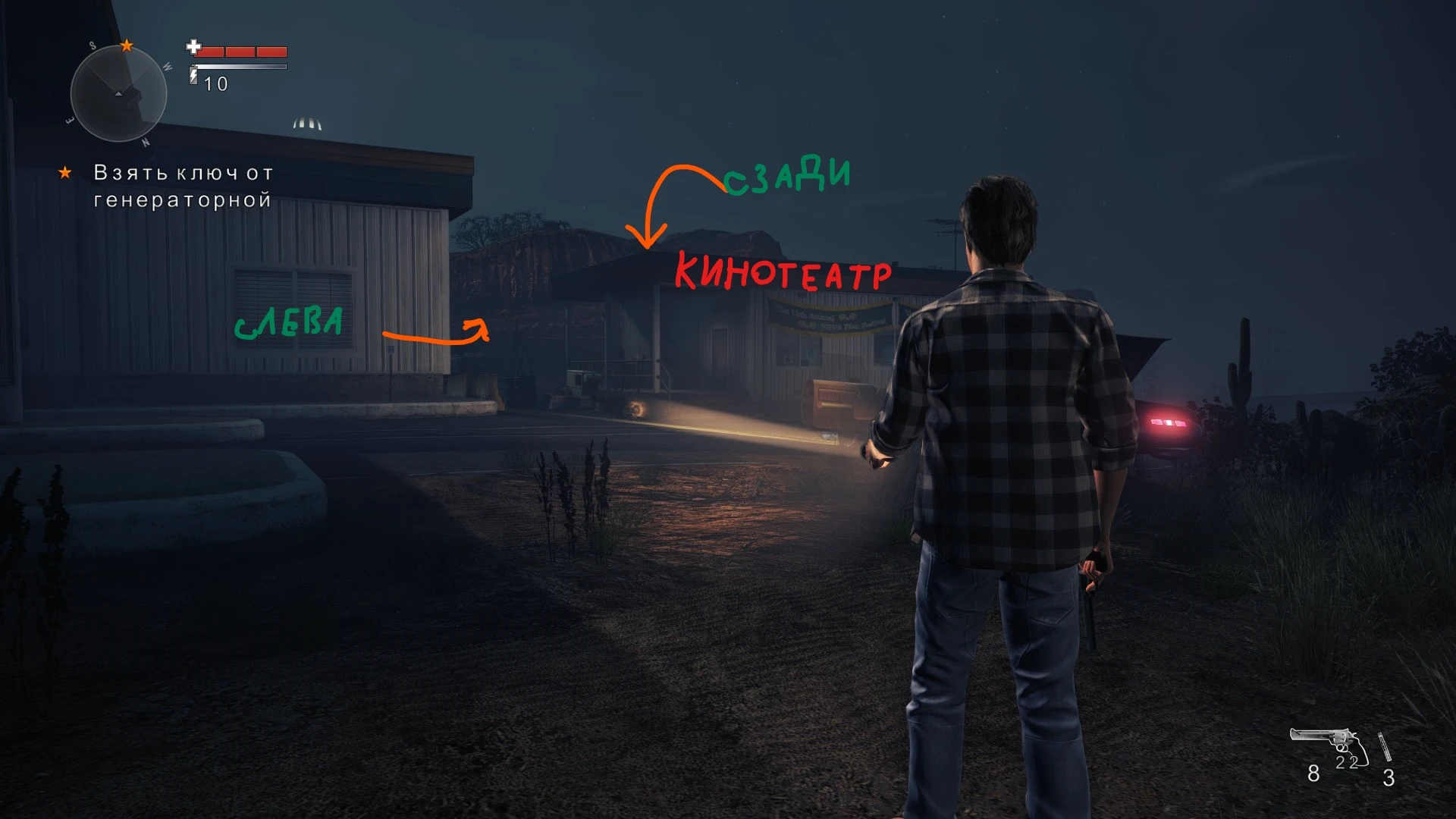Select the red КИНОТЕАТР label
1456x819 pixels.
tap(785, 271)
